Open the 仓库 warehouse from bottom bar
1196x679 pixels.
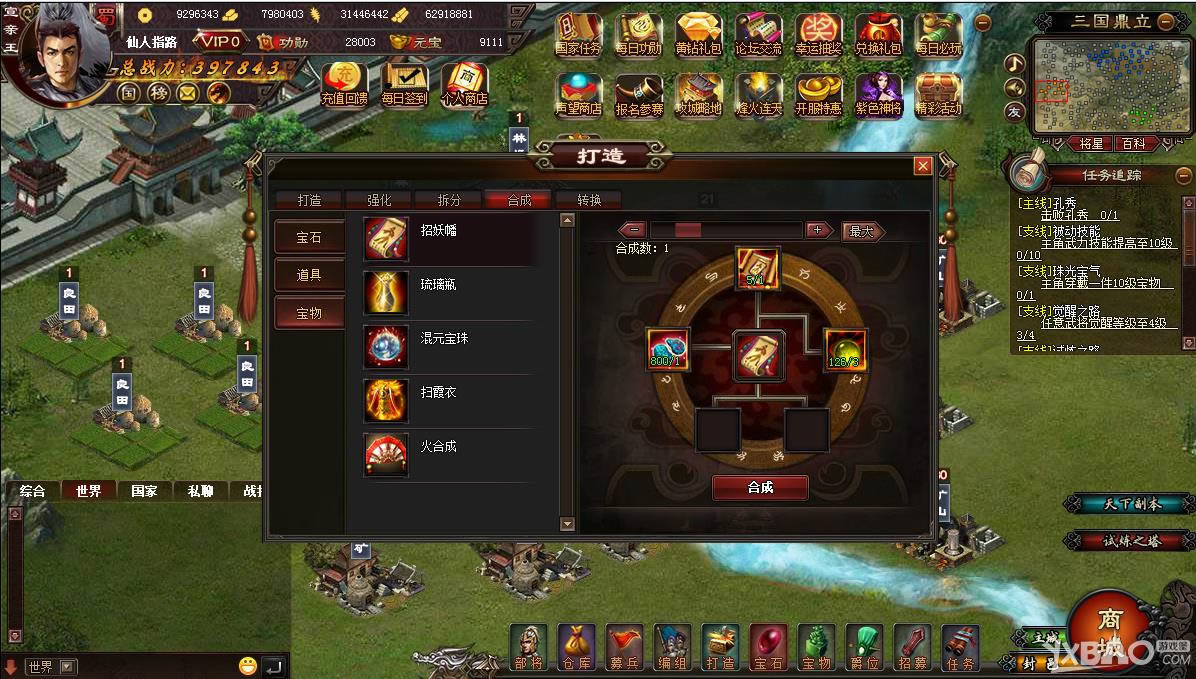(576, 647)
